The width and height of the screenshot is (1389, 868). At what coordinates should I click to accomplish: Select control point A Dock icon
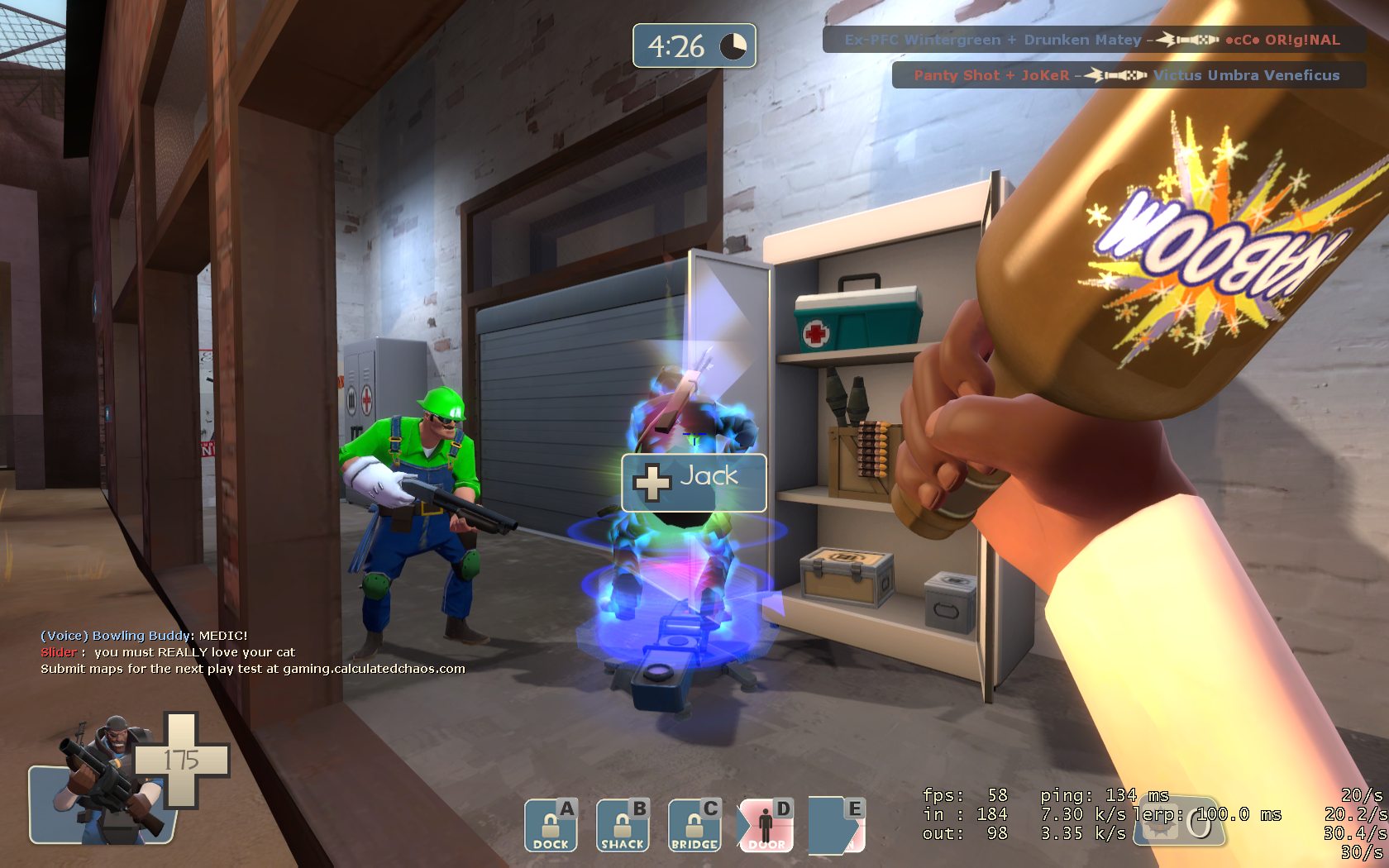pyautogui.click(x=550, y=826)
